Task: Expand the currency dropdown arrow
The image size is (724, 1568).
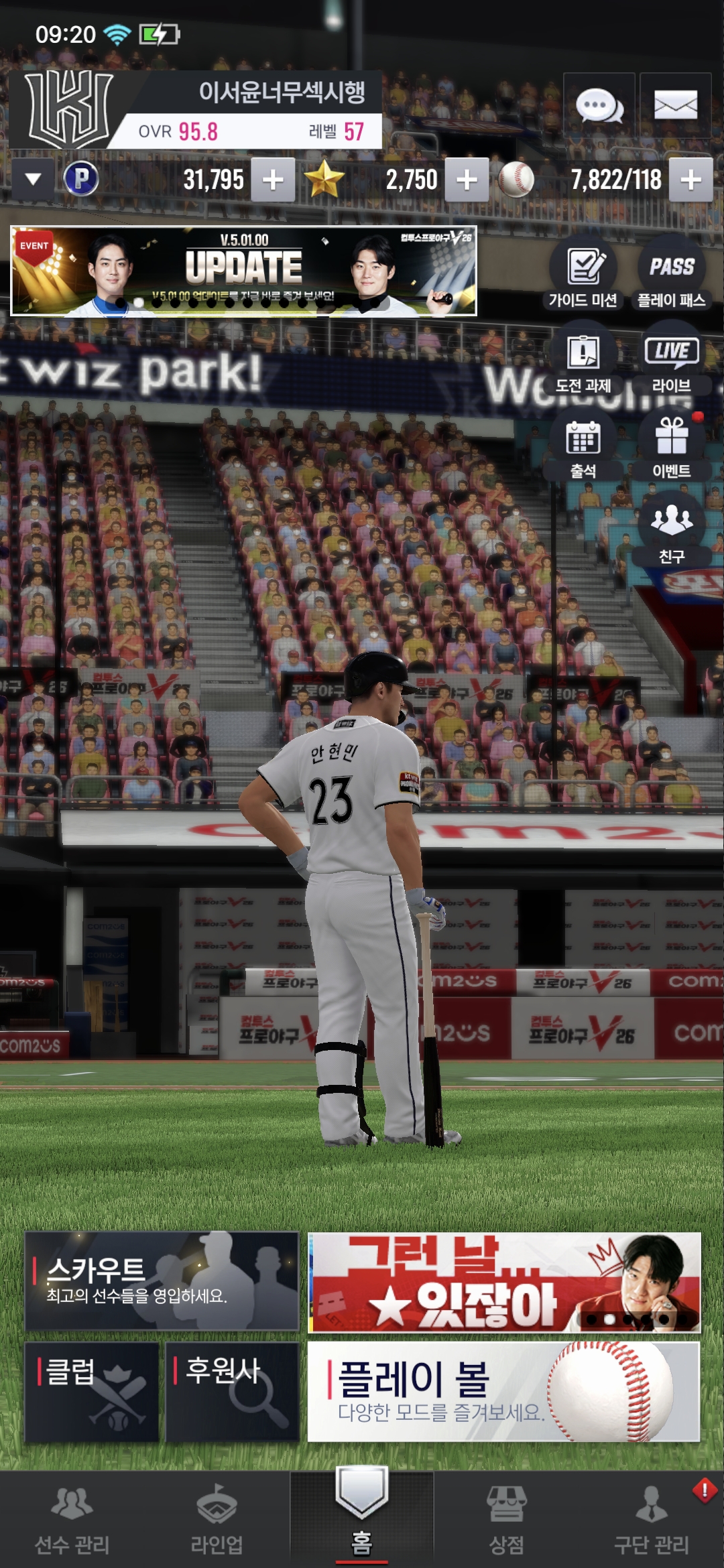Action: point(33,180)
